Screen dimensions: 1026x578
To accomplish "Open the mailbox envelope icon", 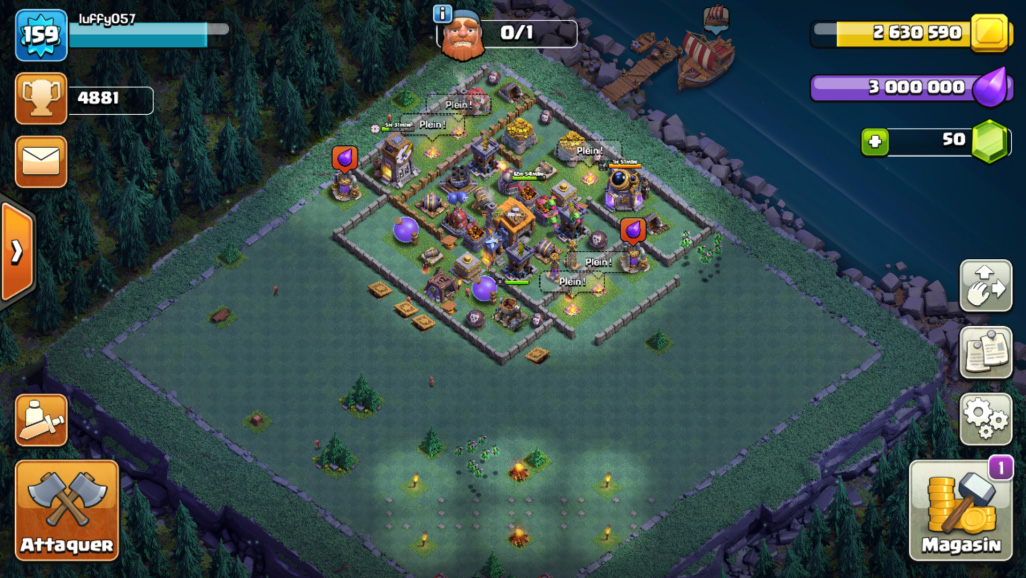I will click(41, 162).
